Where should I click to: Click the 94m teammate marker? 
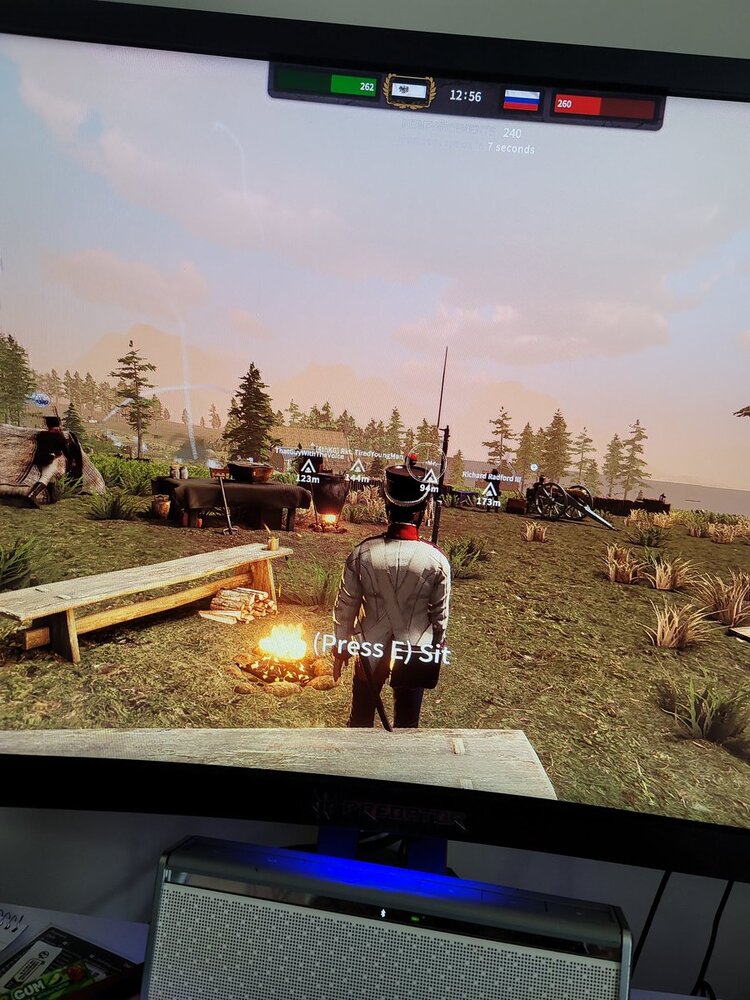(x=430, y=477)
